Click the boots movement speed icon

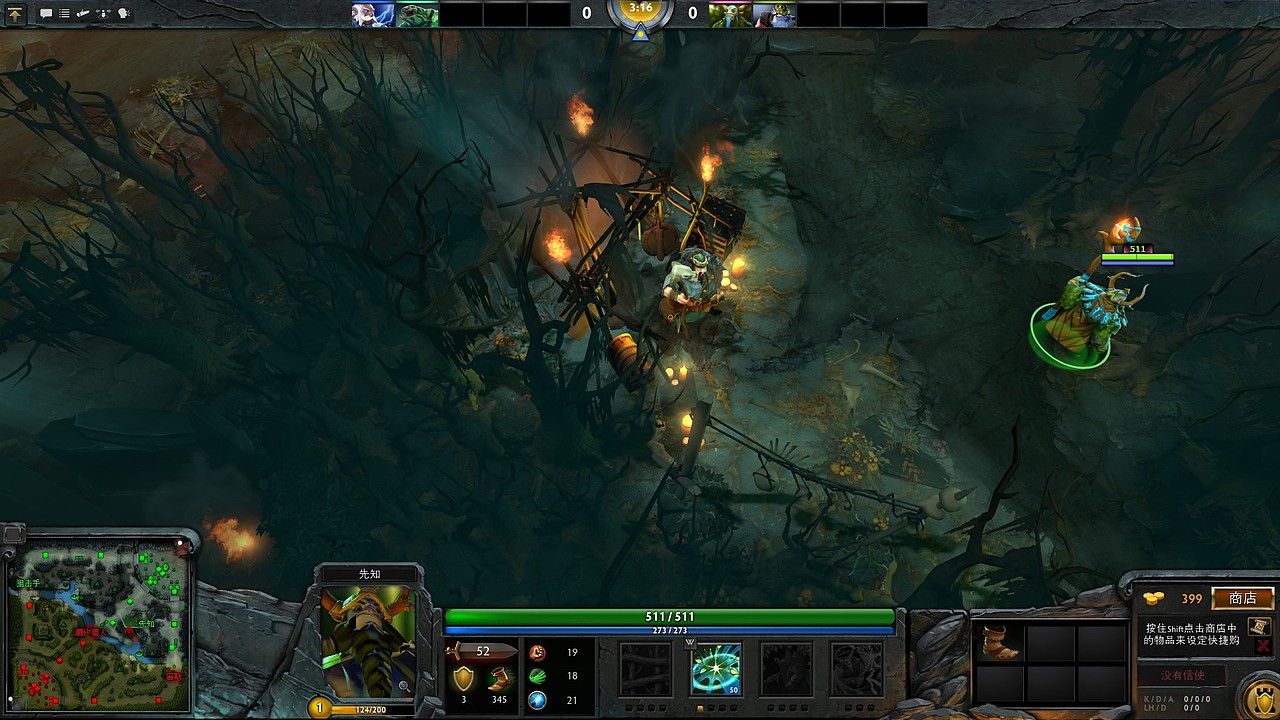point(499,679)
